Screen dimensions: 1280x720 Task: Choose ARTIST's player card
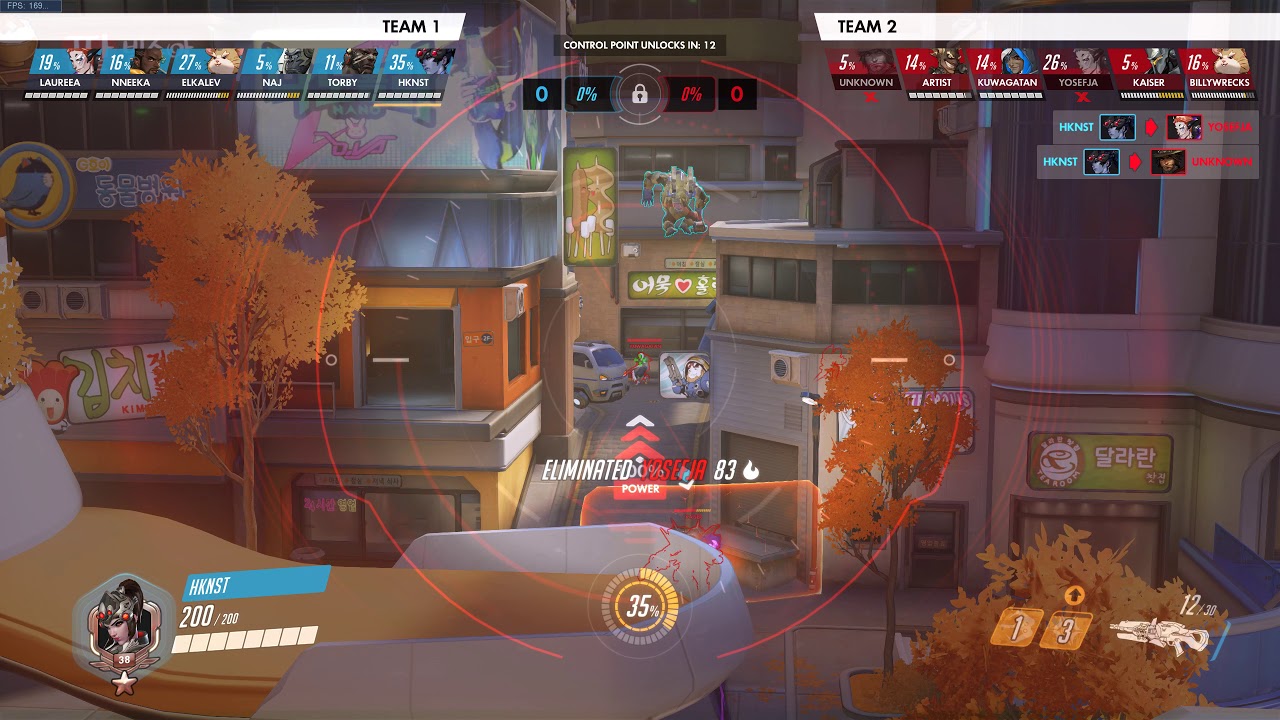(x=937, y=70)
